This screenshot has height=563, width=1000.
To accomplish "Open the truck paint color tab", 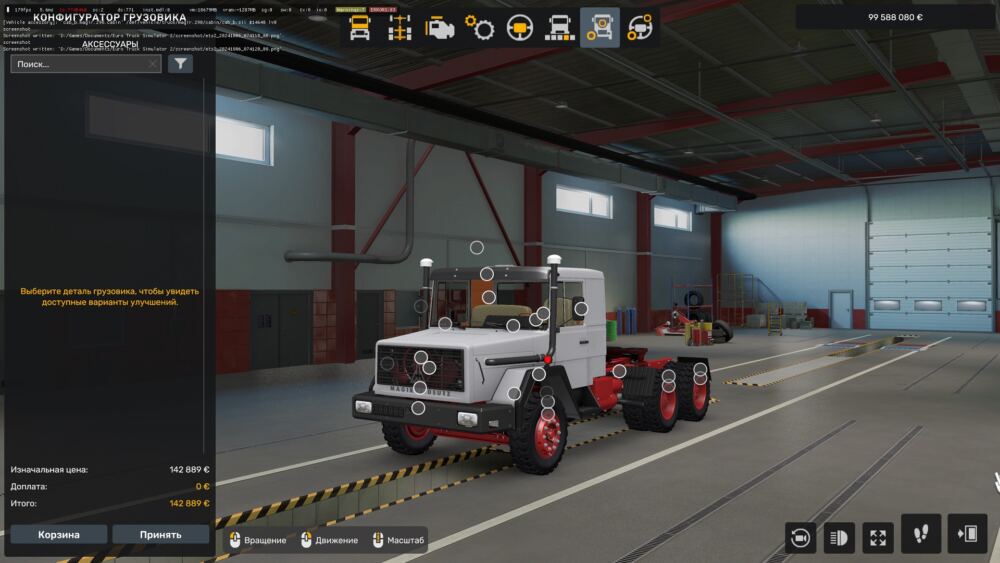I will coord(559,28).
